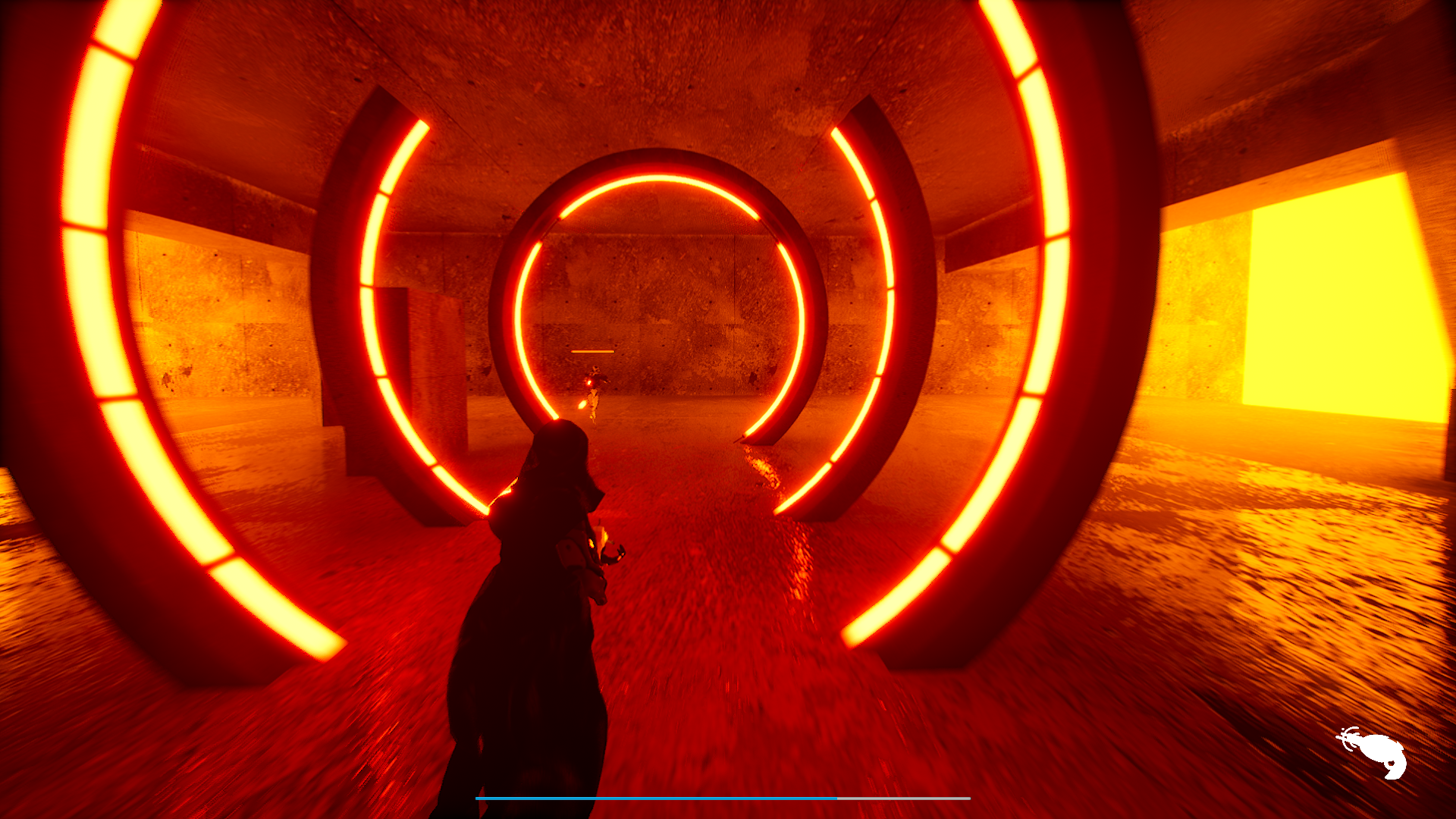
Task: Click the glowing muzzle flash near the enemy
Action: 588,382
